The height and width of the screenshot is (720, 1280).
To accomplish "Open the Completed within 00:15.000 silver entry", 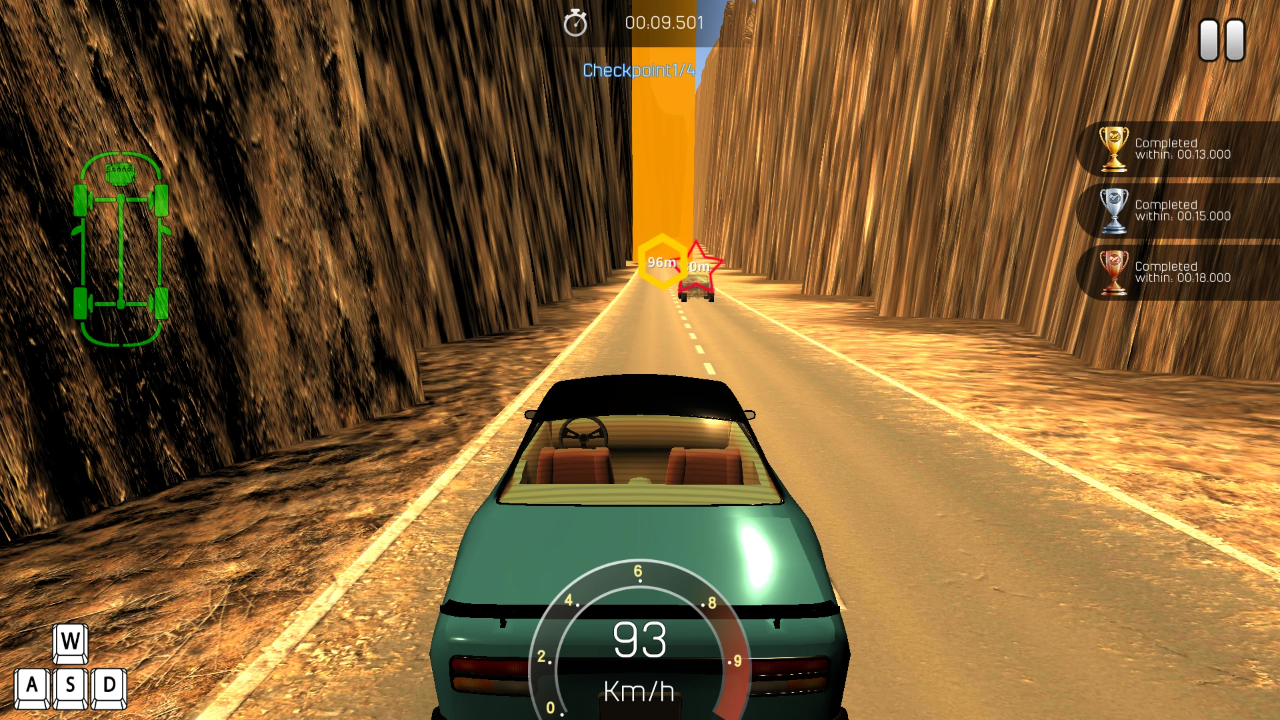I will (1180, 210).
